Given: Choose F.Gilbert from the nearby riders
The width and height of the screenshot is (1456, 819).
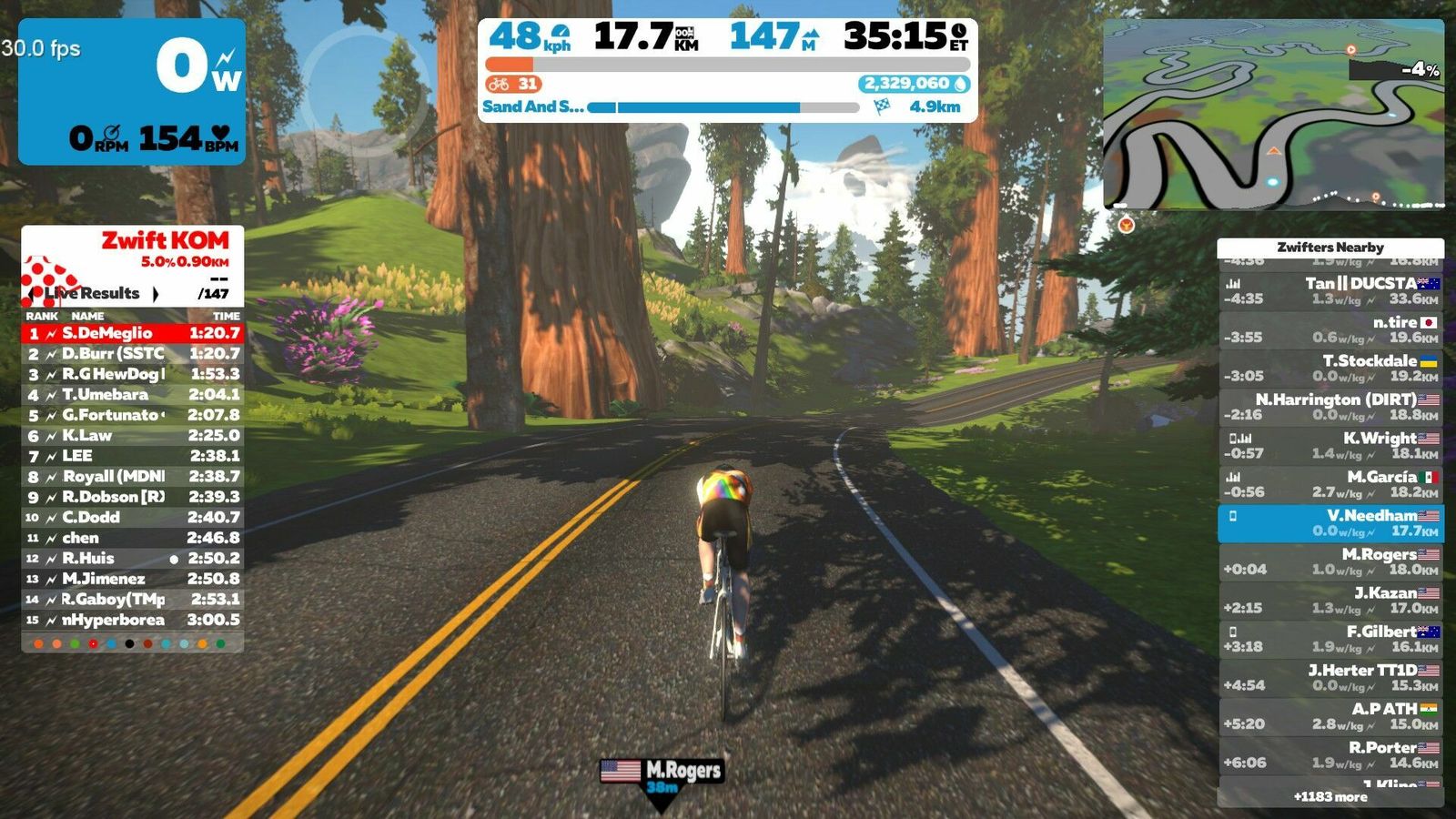Looking at the screenshot, I should coord(1330,639).
